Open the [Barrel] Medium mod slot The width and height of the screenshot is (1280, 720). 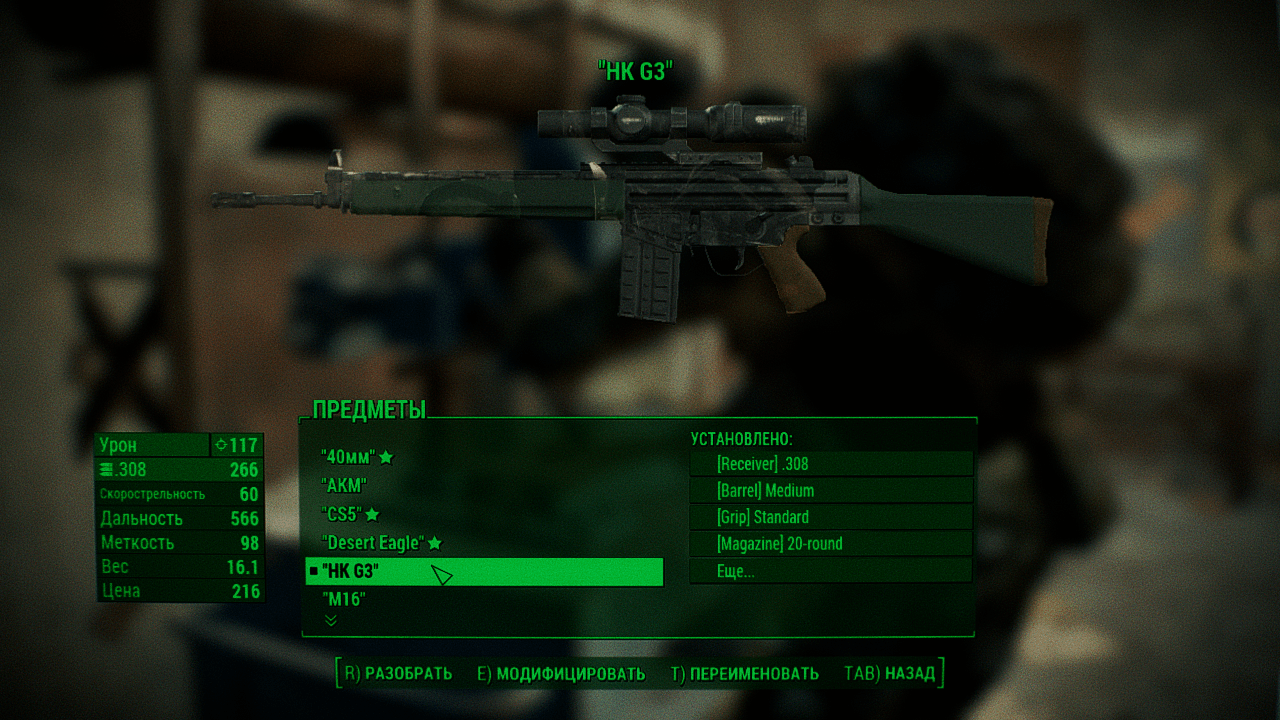(x=830, y=491)
